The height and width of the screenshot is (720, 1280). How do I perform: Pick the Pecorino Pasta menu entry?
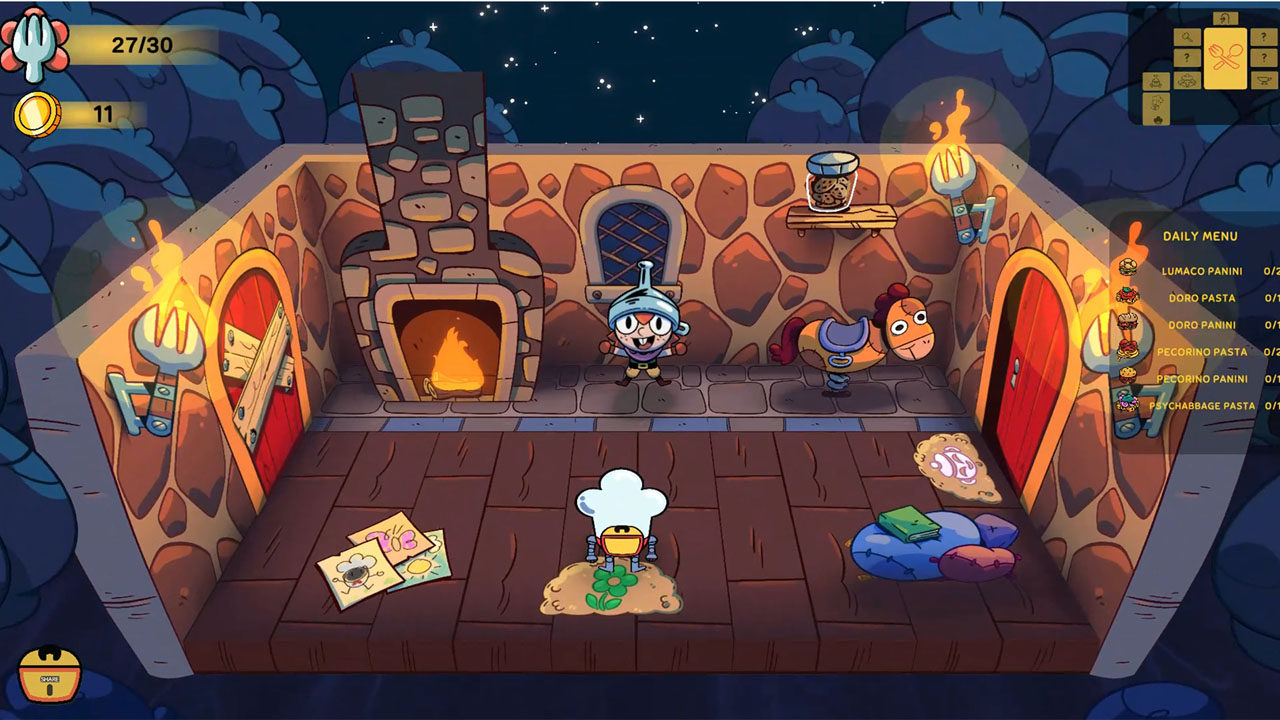[1201, 352]
